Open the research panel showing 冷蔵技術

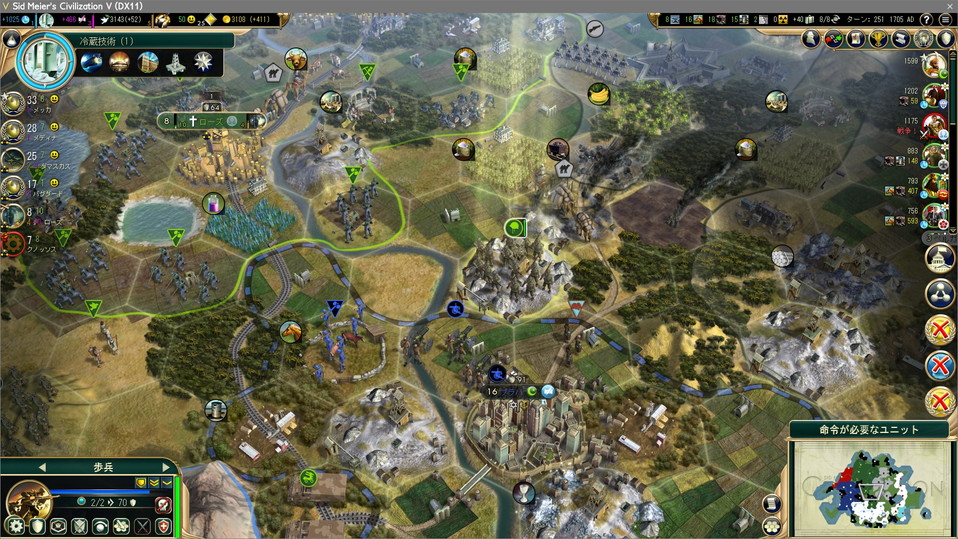[40, 62]
